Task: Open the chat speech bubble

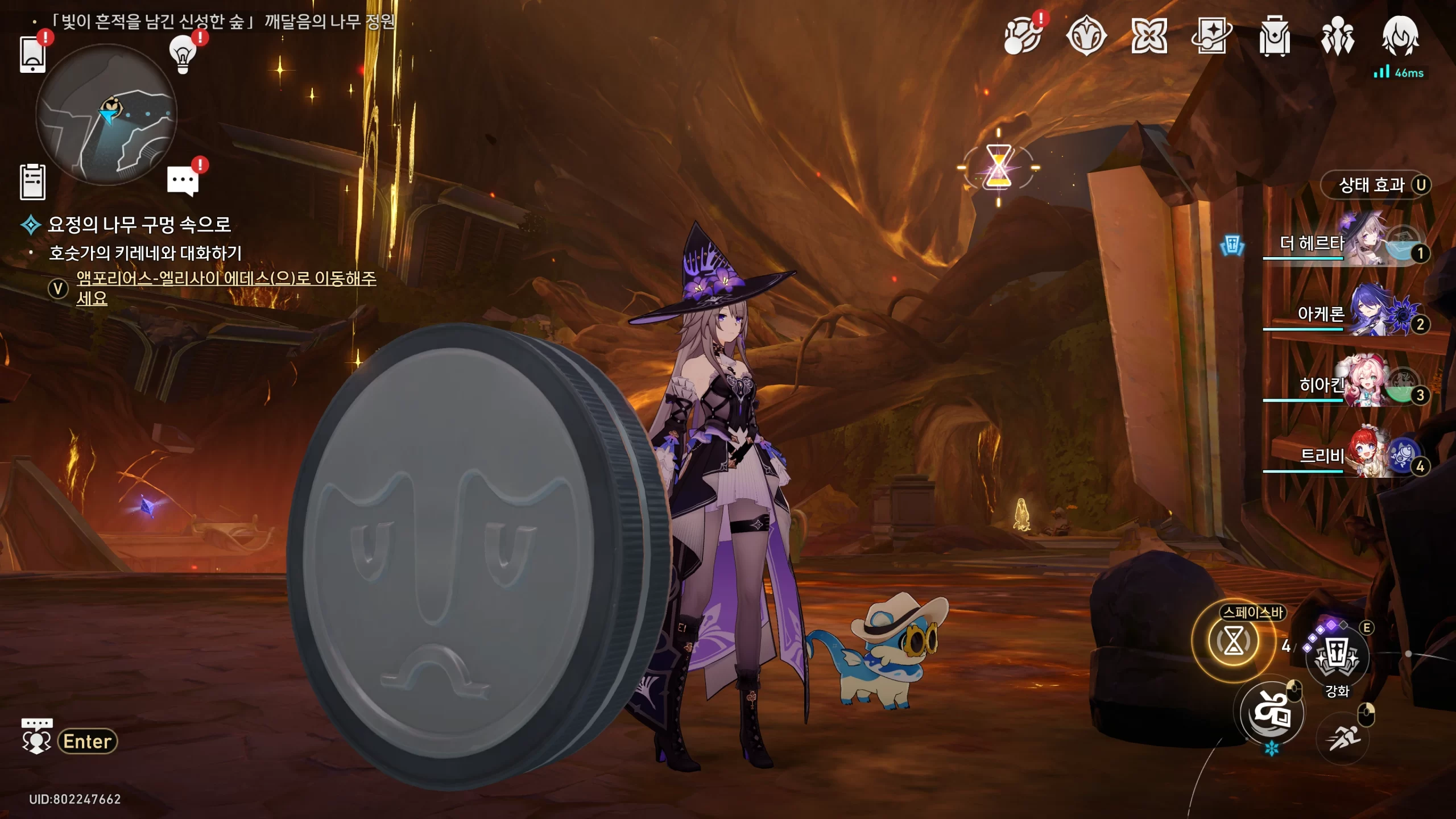Action: 183,182
